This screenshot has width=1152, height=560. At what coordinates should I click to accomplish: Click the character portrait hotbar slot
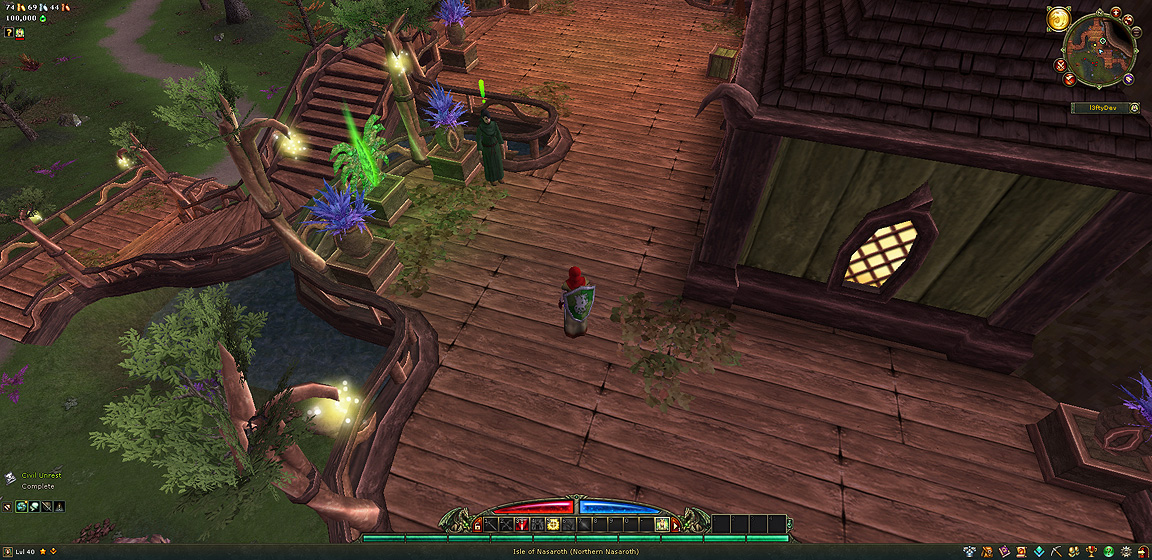pyautogui.click(x=661, y=523)
